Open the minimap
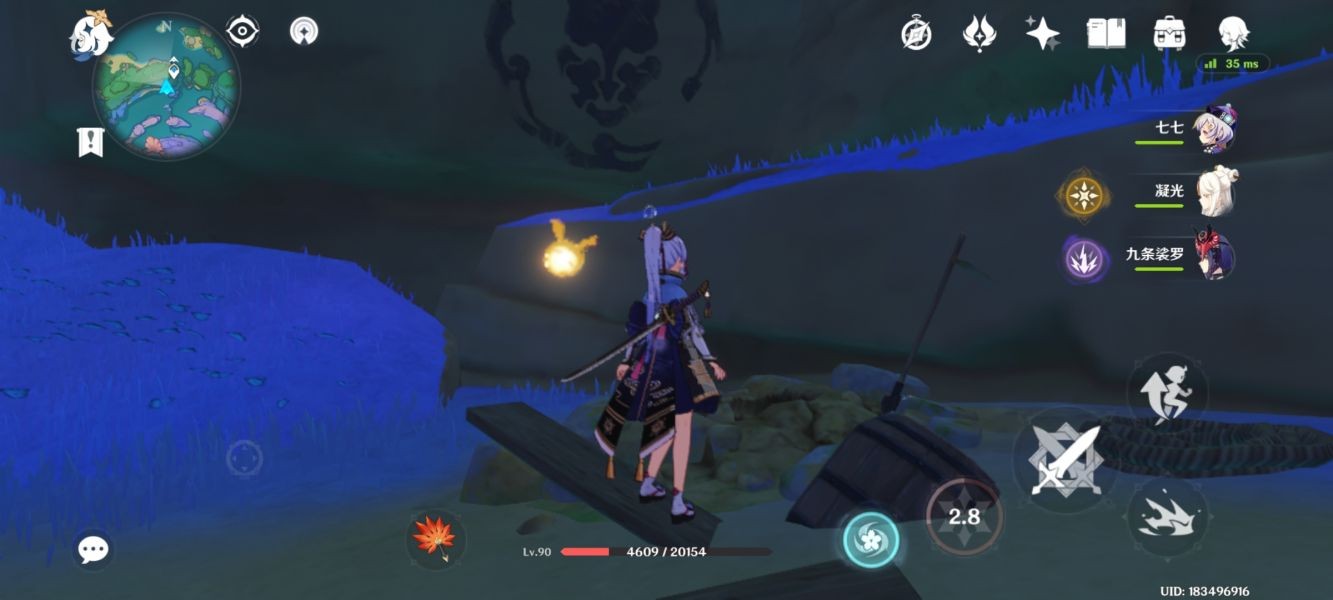 [x=166, y=85]
